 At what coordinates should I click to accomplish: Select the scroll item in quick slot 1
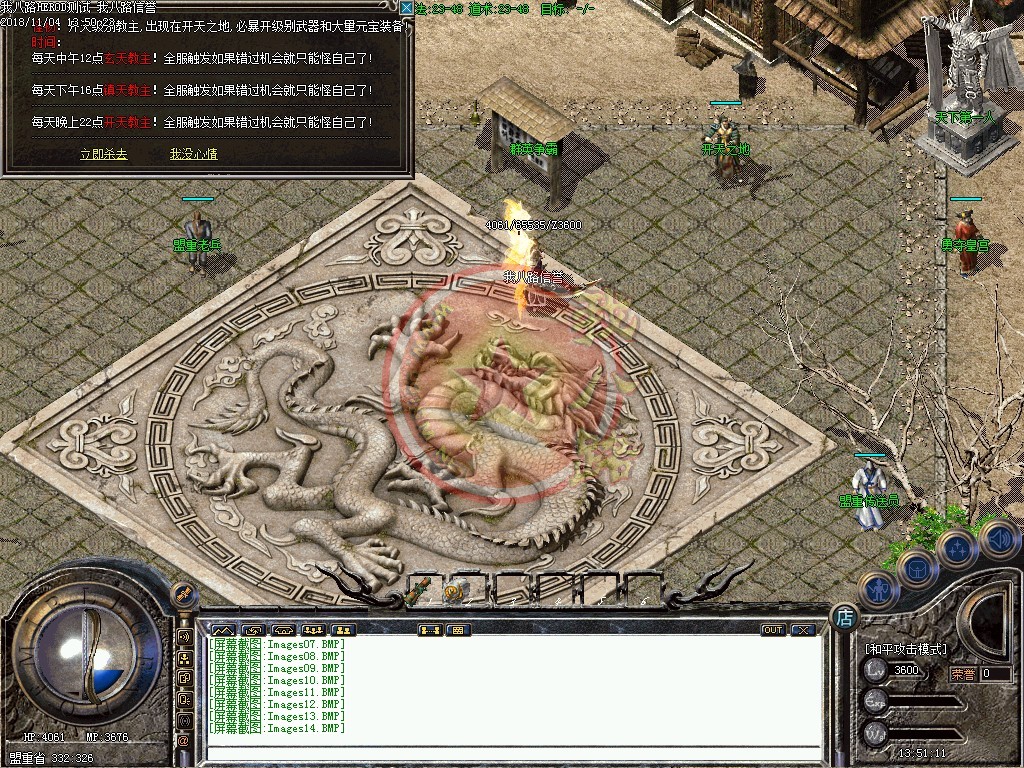click(x=423, y=590)
